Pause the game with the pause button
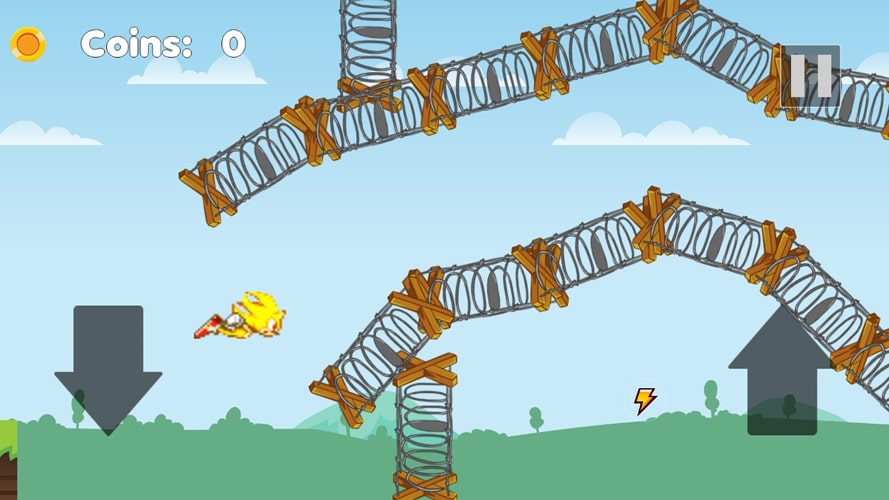The height and width of the screenshot is (500, 889). pyautogui.click(x=811, y=75)
